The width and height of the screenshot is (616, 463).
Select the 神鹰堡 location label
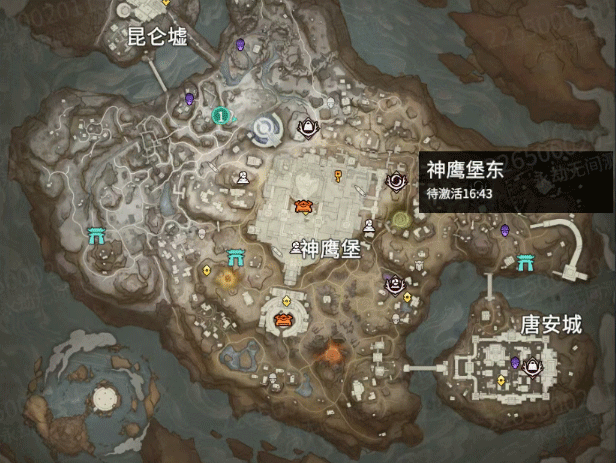coord(330,247)
